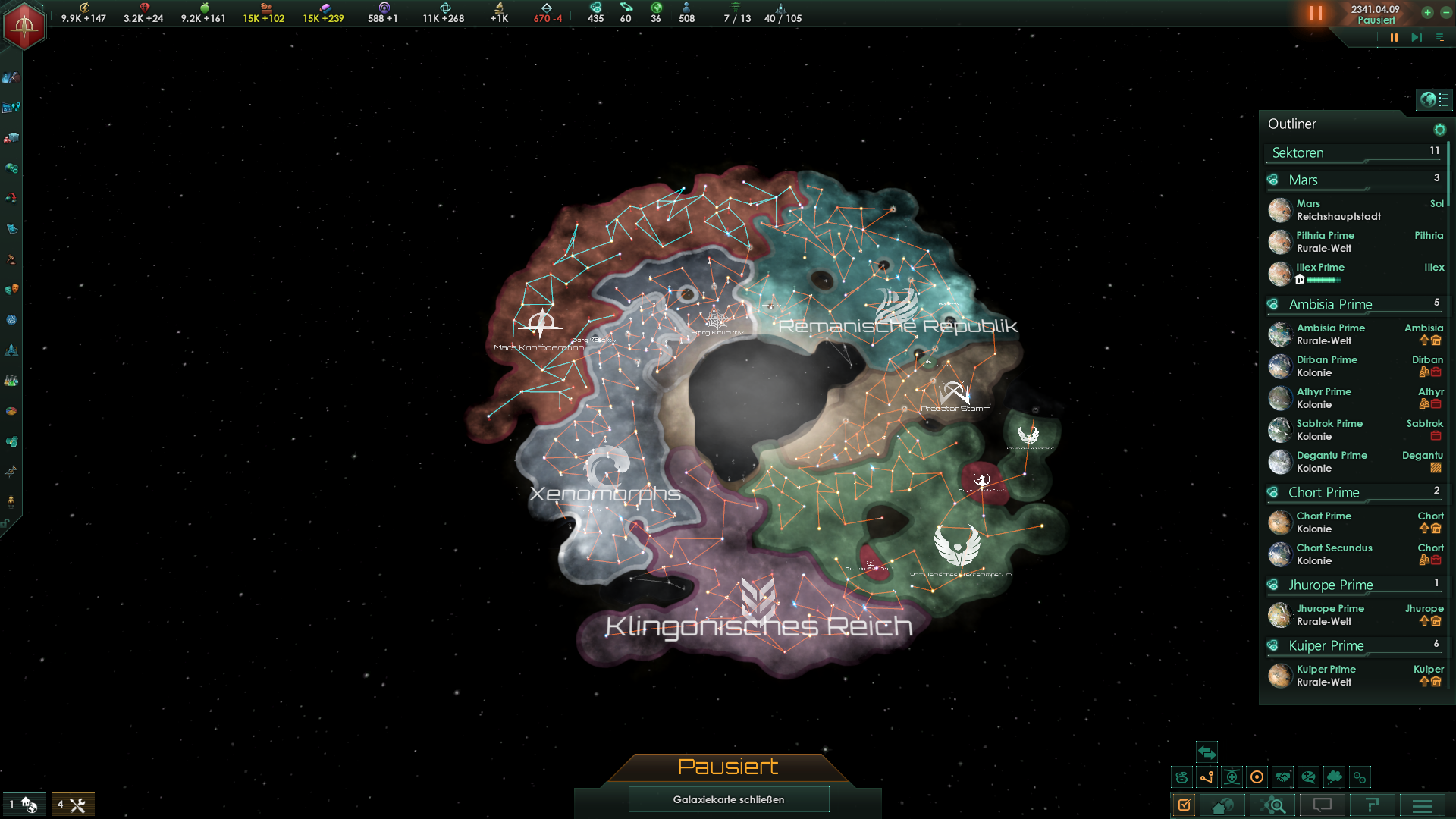The height and width of the screenshot is (819, 1456).
Task: Increase game speed with the plus button
Action: coord(1427,13)
